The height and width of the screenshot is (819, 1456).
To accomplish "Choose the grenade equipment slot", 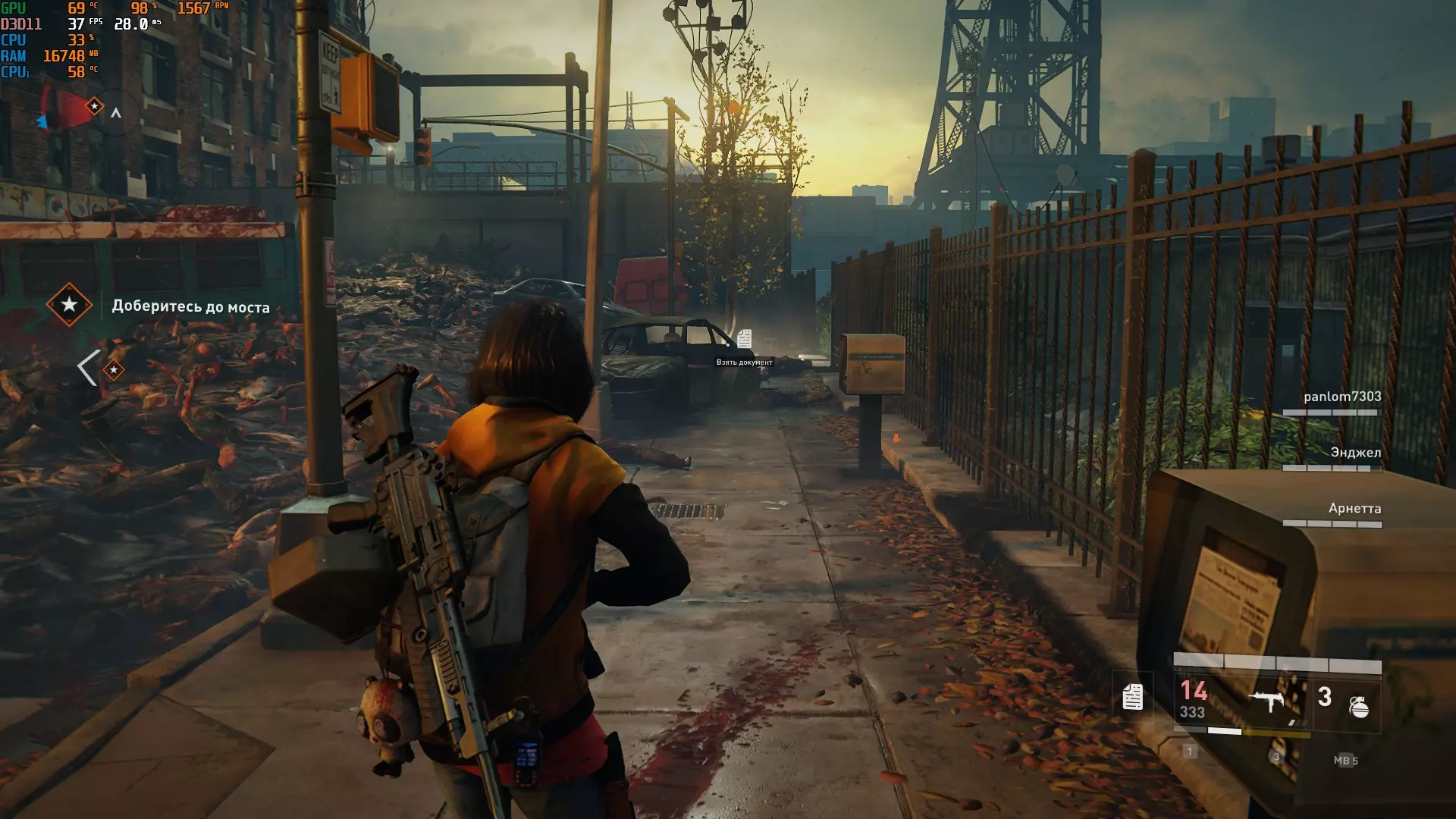I will (x=1358, y=706).
